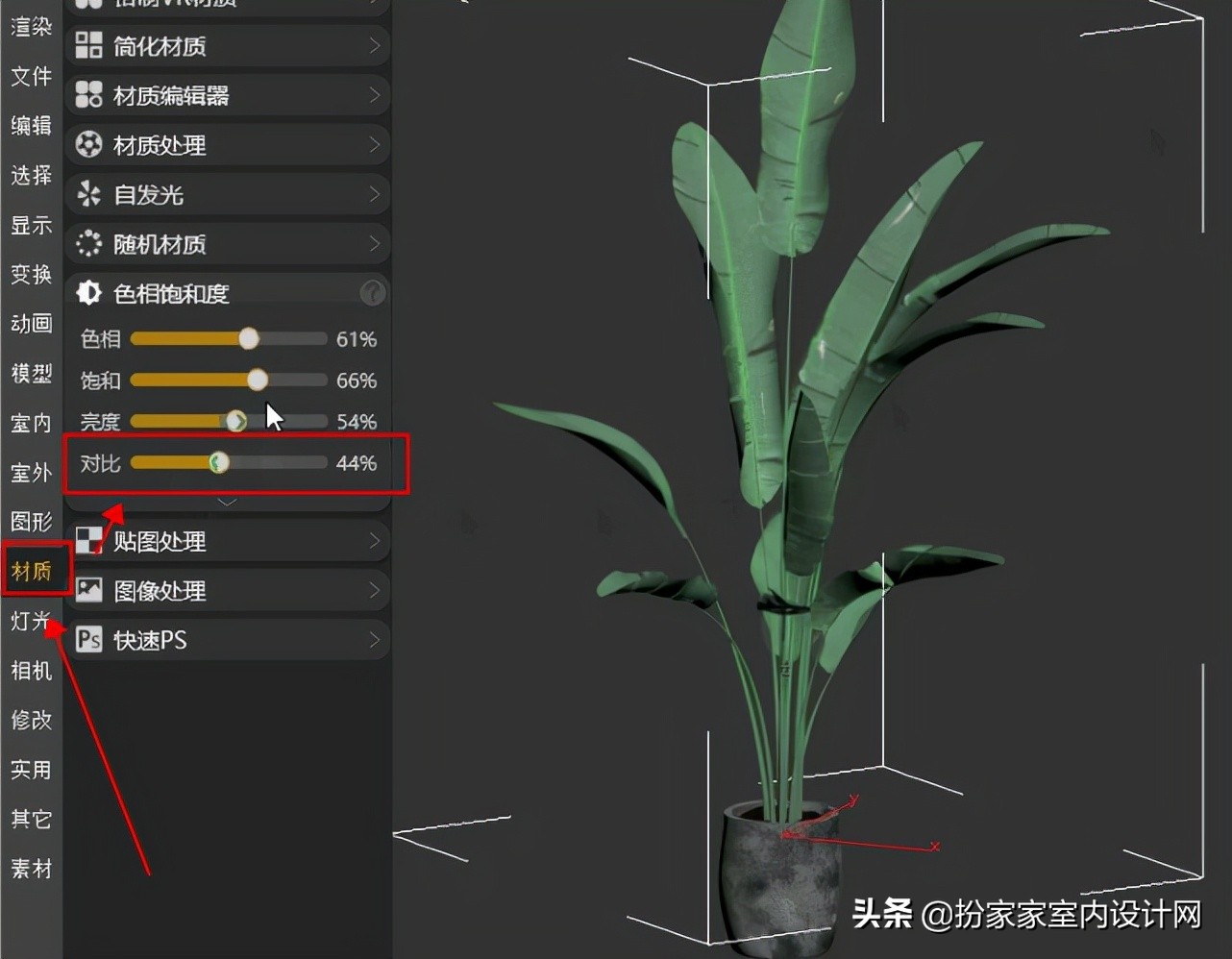Image resolution: width=1232 pixels, height=959 pixels.
Task: Toggle the 灯光 sidebar category
Action: tap(32, 620)
